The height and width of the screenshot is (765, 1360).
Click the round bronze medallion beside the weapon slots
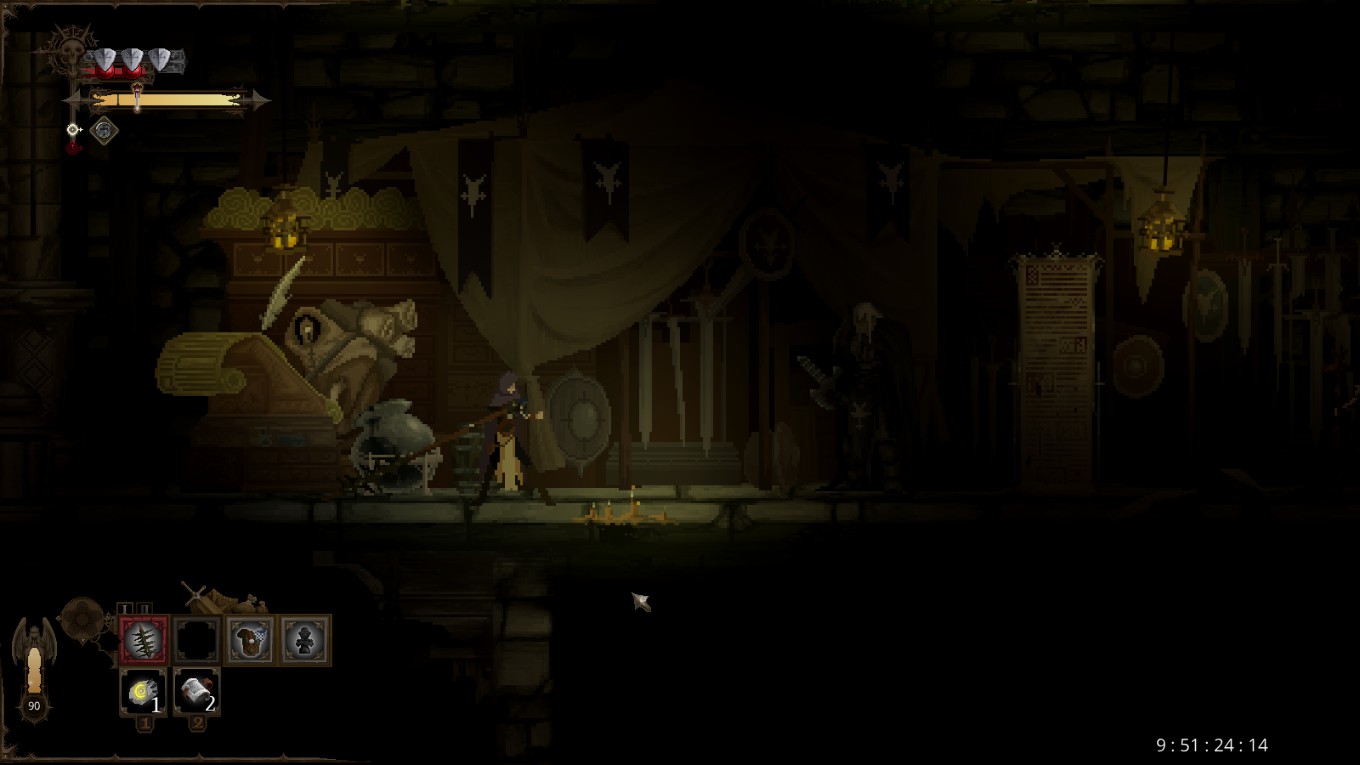(82, 618)
